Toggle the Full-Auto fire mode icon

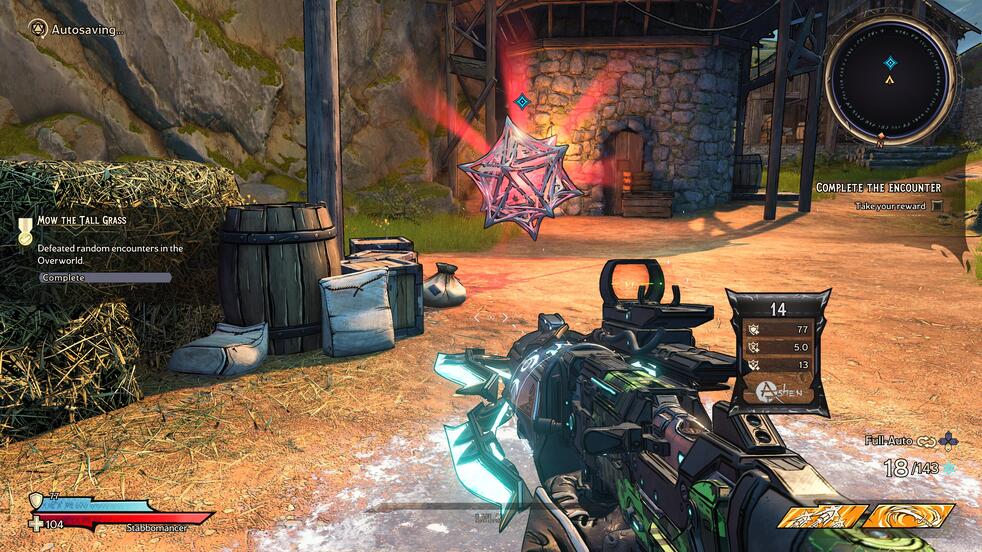pyautogui.click(x=923, y=440)
